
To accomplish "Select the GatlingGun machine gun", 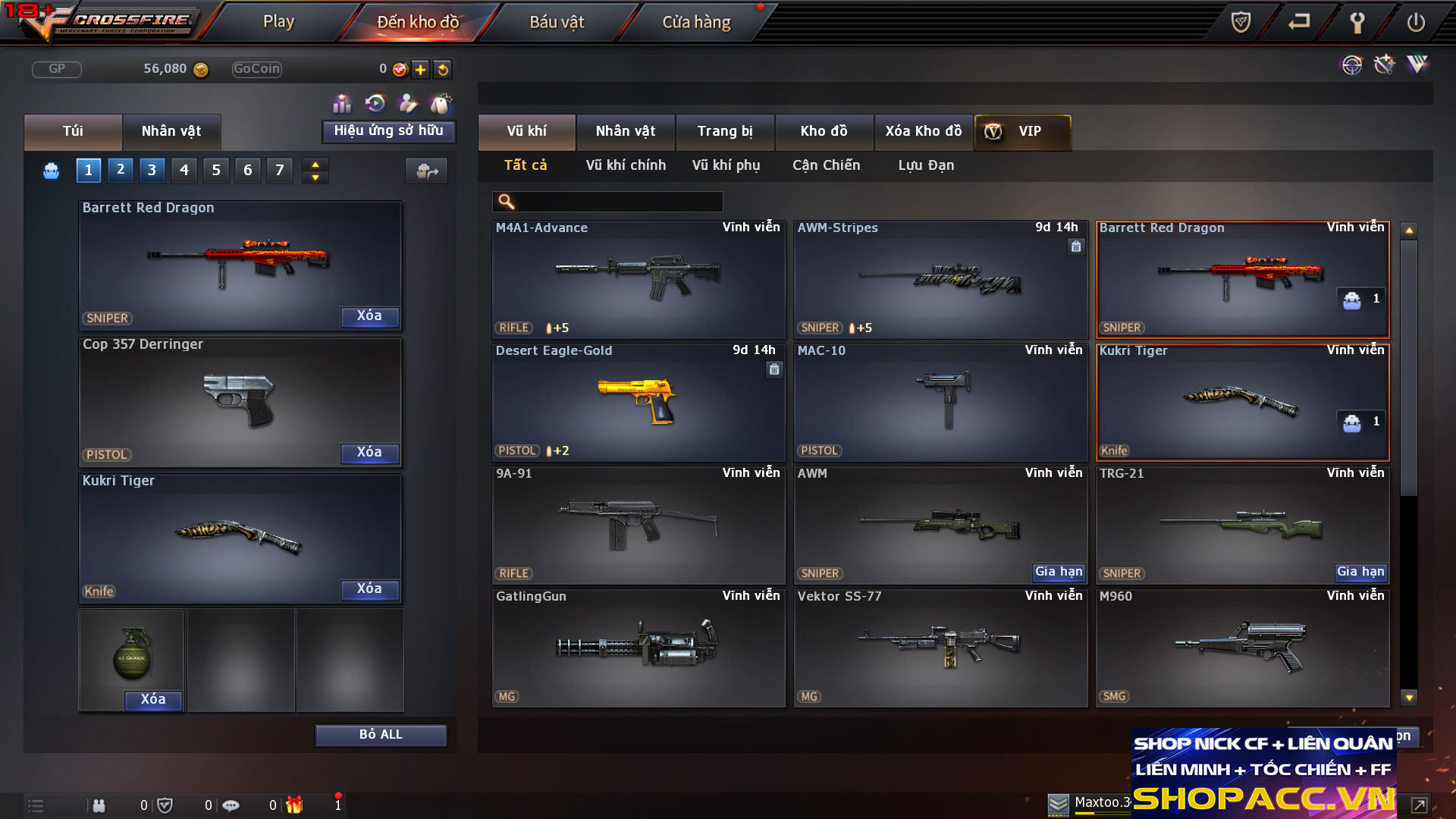I will (639, 648).
